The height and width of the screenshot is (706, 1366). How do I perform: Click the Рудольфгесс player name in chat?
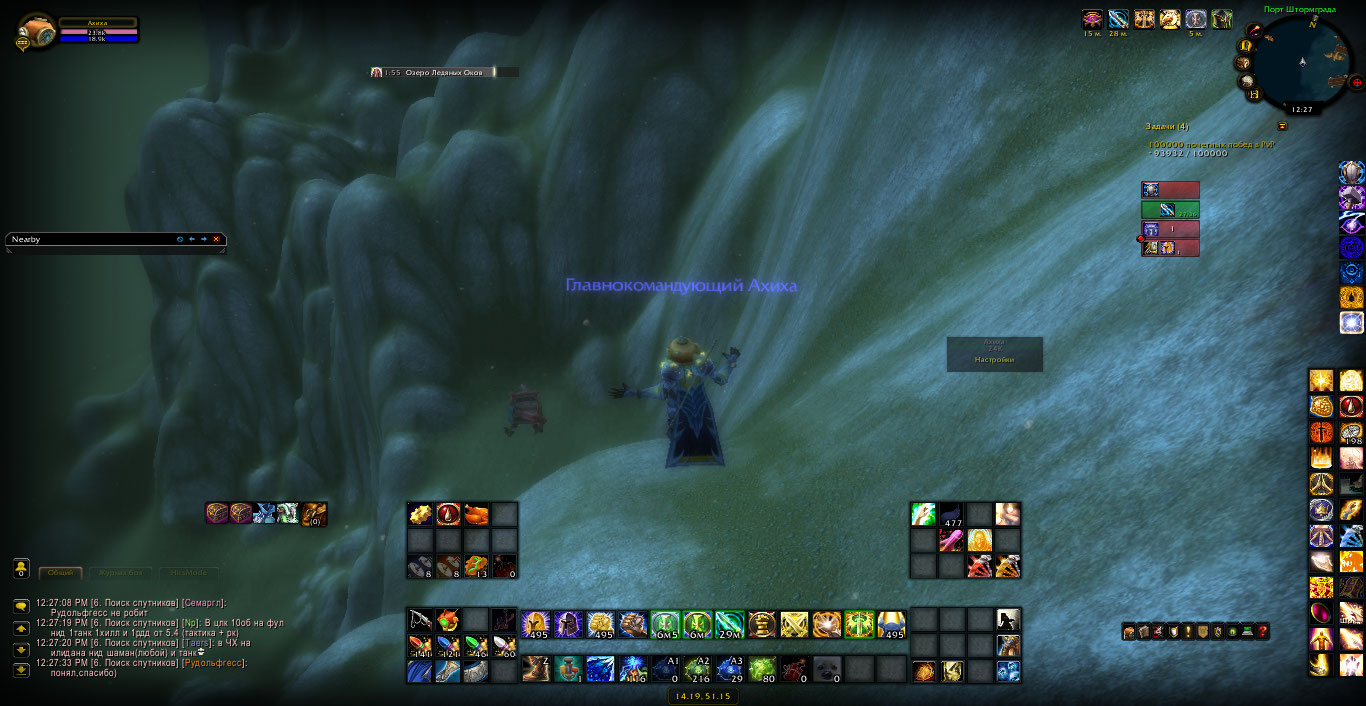(x=212, y=663)
